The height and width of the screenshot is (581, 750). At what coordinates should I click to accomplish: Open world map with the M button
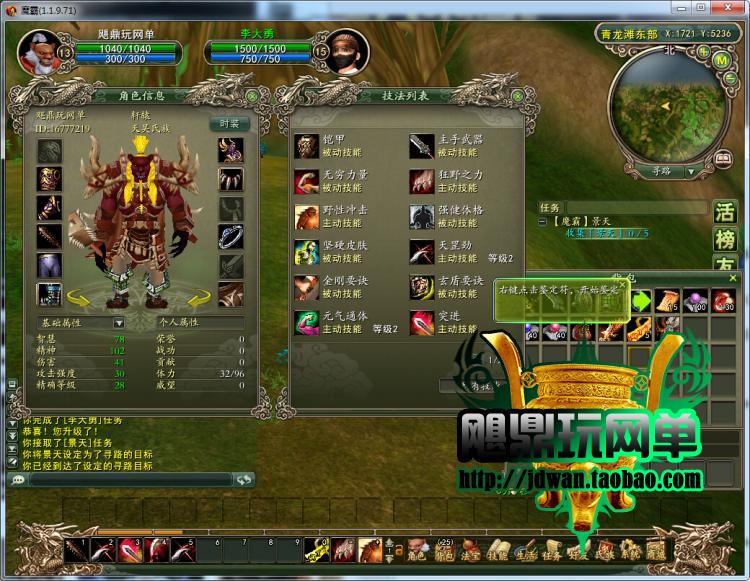click(721, 59)
